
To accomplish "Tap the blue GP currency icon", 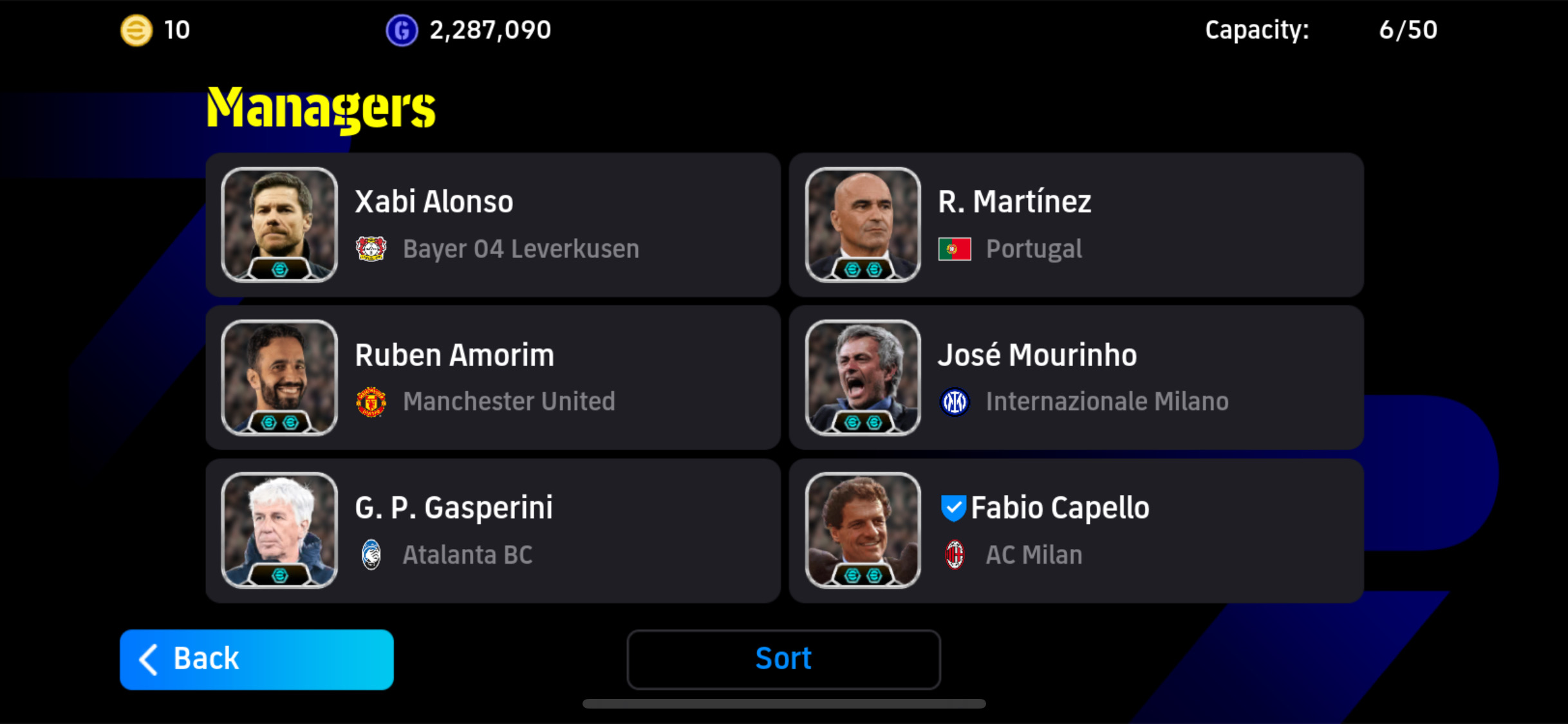I will click(402, 30).
